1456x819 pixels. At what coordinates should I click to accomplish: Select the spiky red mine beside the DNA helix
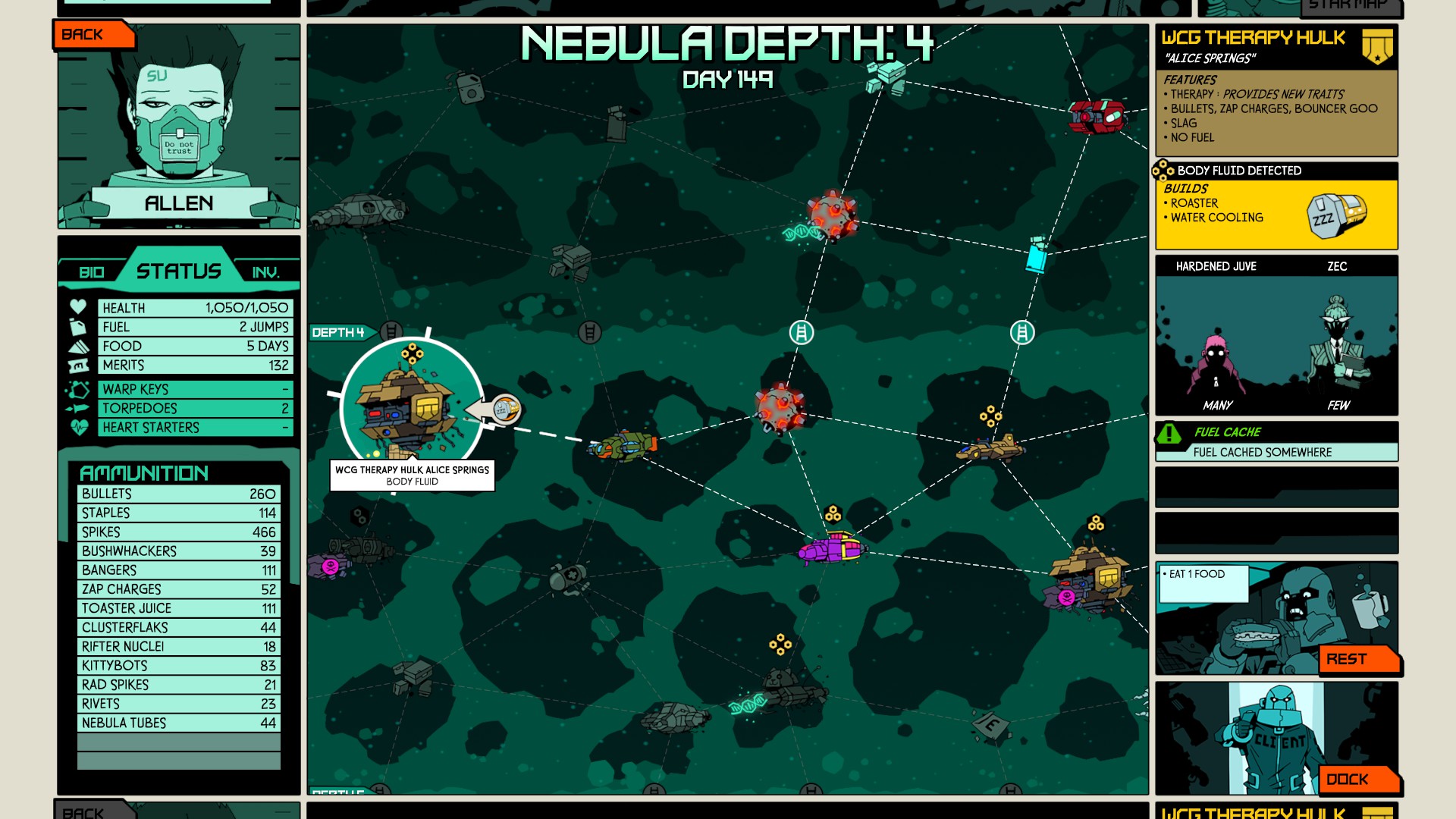(x=833, y=215)
